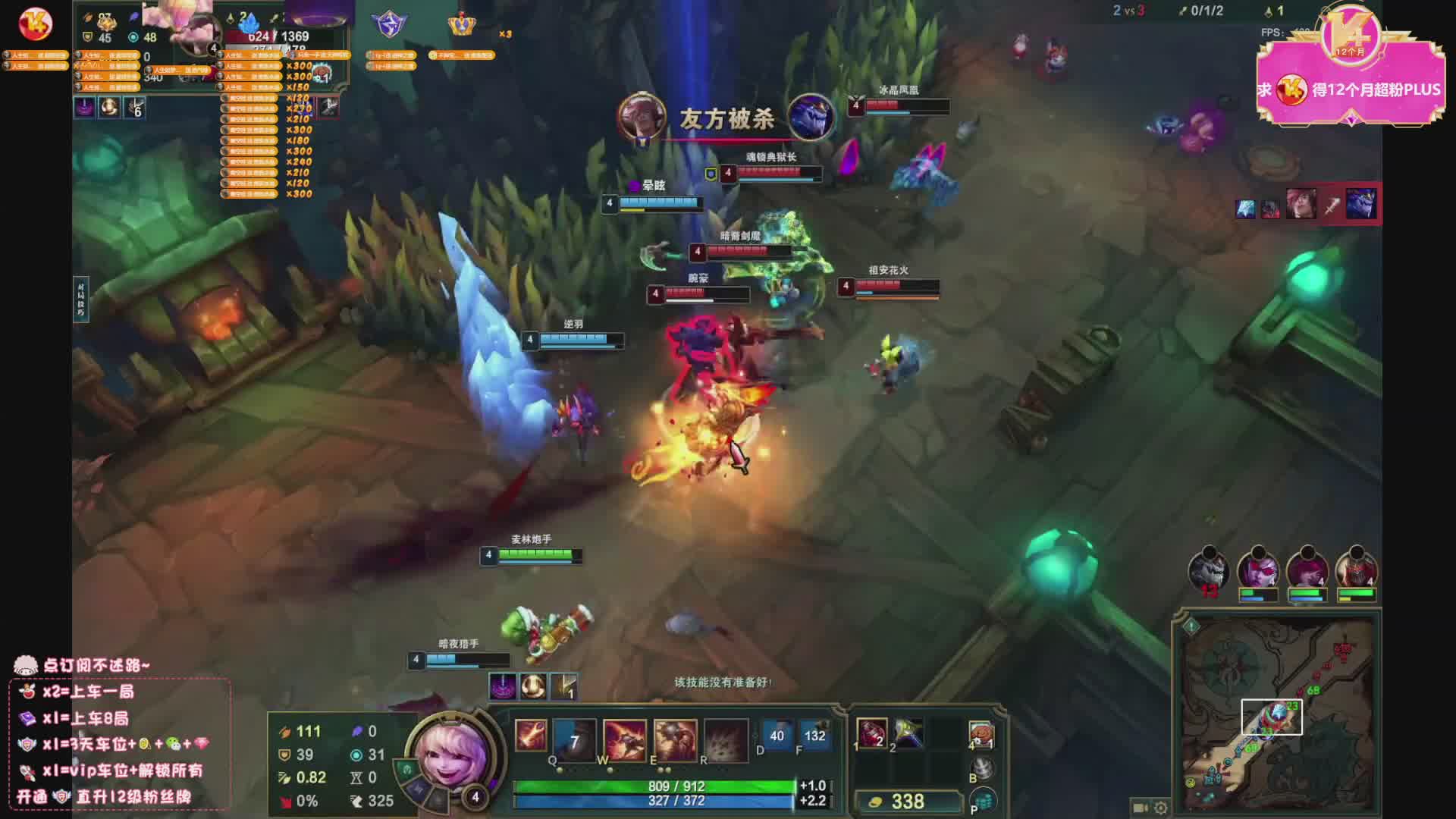Use the Poro-Snax trinket item
This screenshot has width=1456, height=819.
981,733
